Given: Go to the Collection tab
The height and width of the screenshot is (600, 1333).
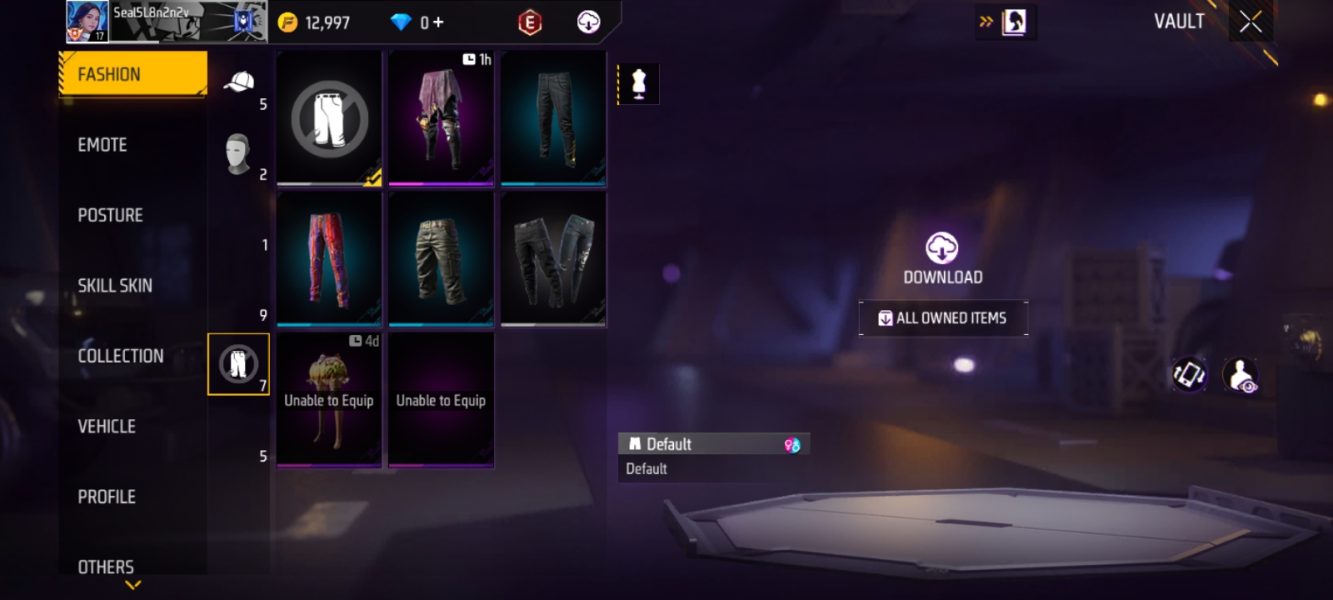Looking at the screenshot, I should [x=120, y=356].
